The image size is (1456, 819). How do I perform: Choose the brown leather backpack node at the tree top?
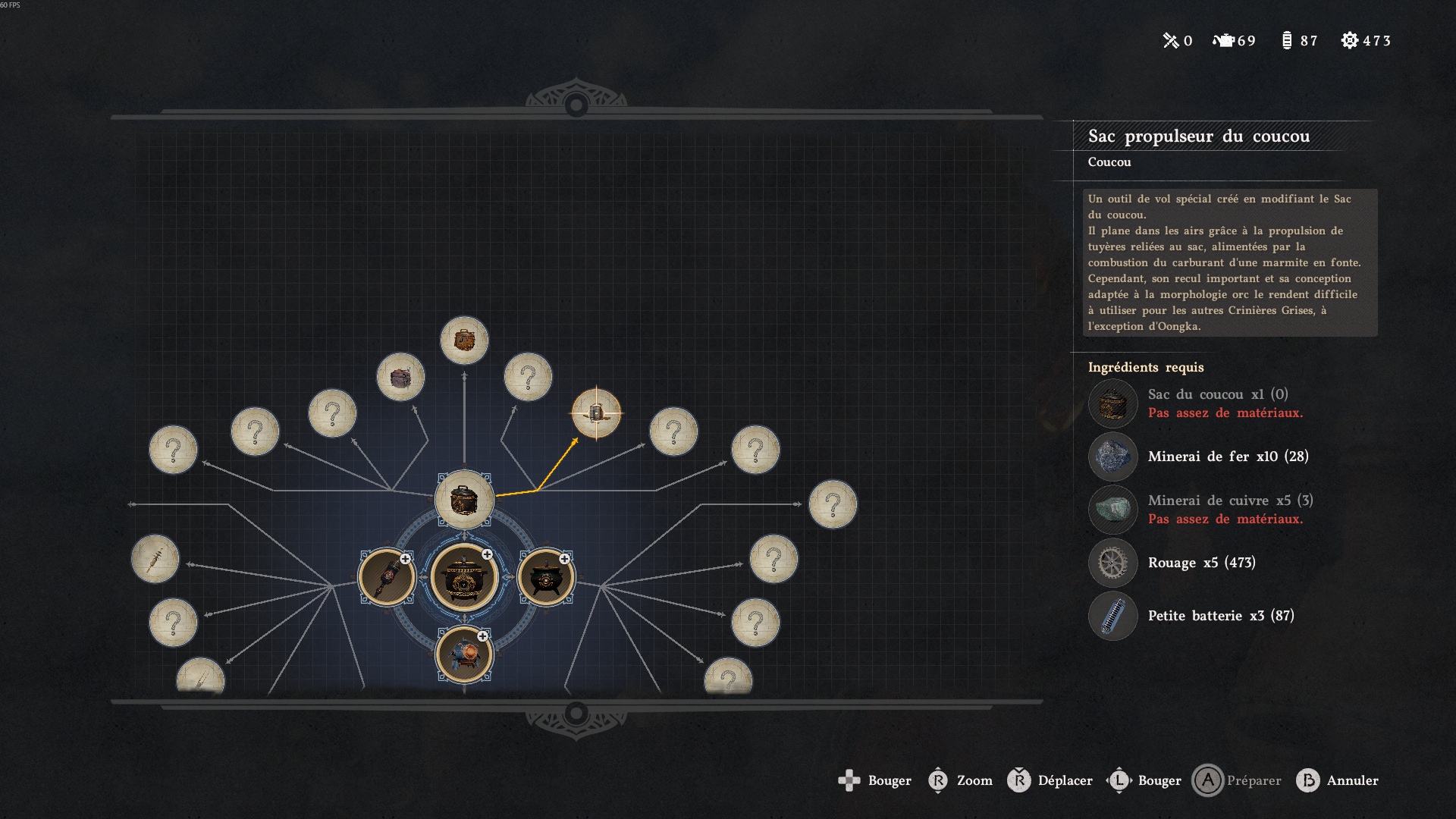coord(464,340)
